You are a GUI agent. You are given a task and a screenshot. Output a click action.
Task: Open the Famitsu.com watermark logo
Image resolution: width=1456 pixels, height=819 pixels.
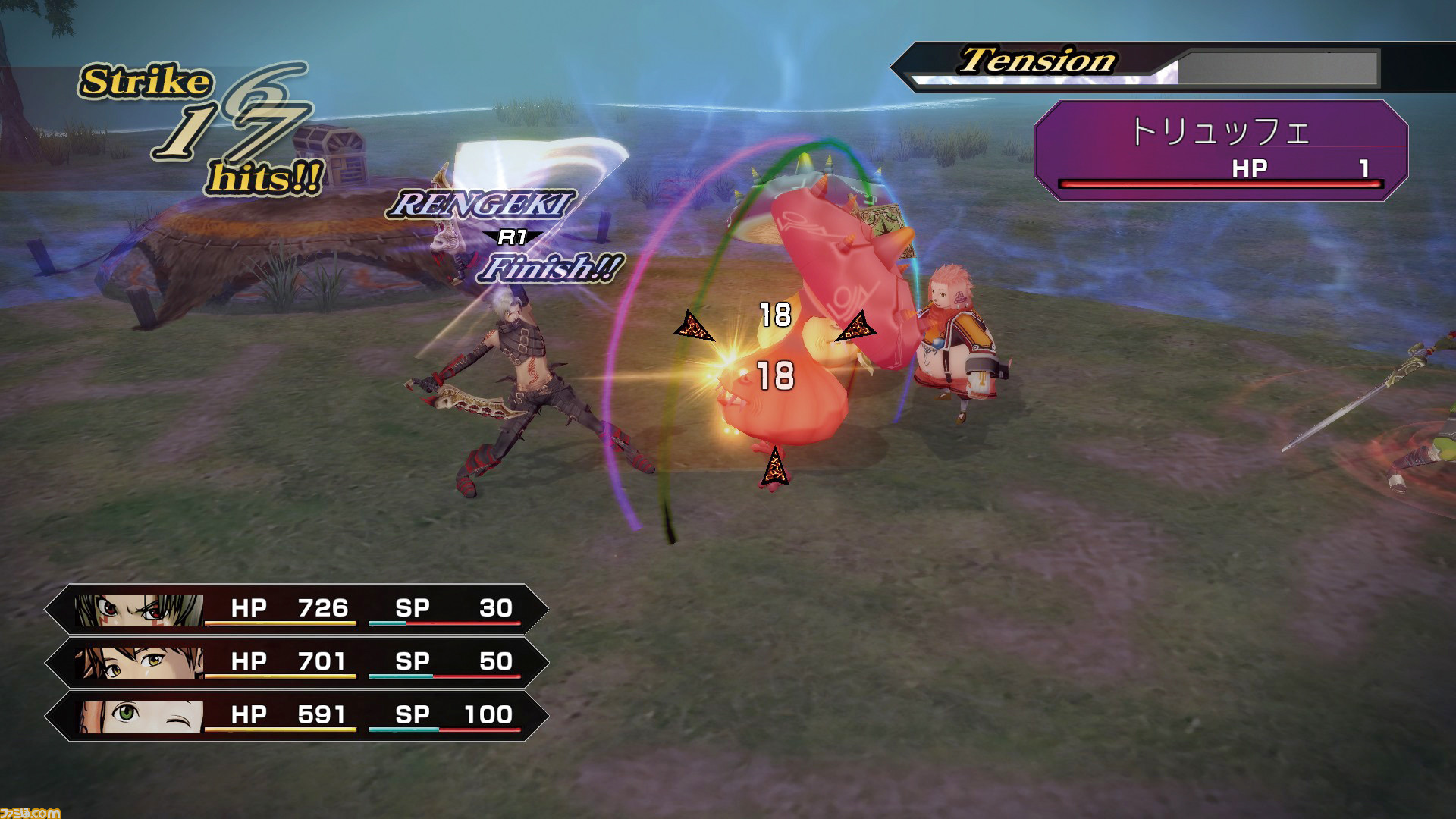[30, 811]
